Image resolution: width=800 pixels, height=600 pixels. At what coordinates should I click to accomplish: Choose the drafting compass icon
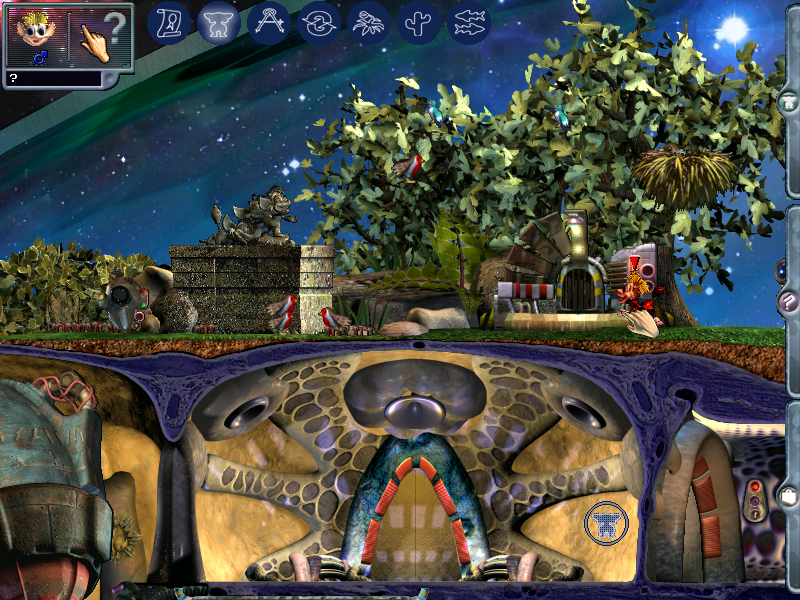tap(269, 21)
